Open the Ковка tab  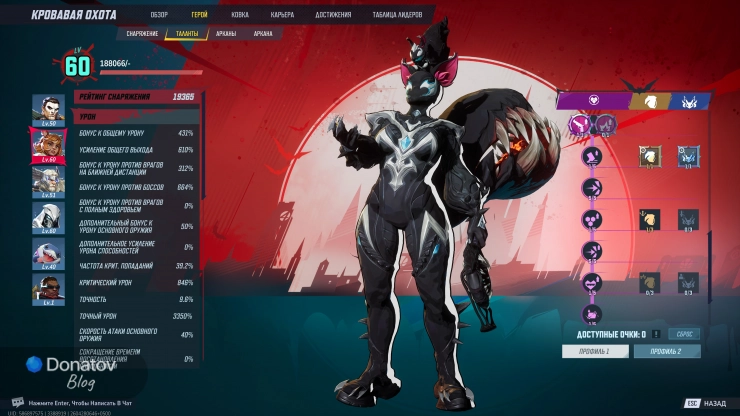tap(240, 16)
